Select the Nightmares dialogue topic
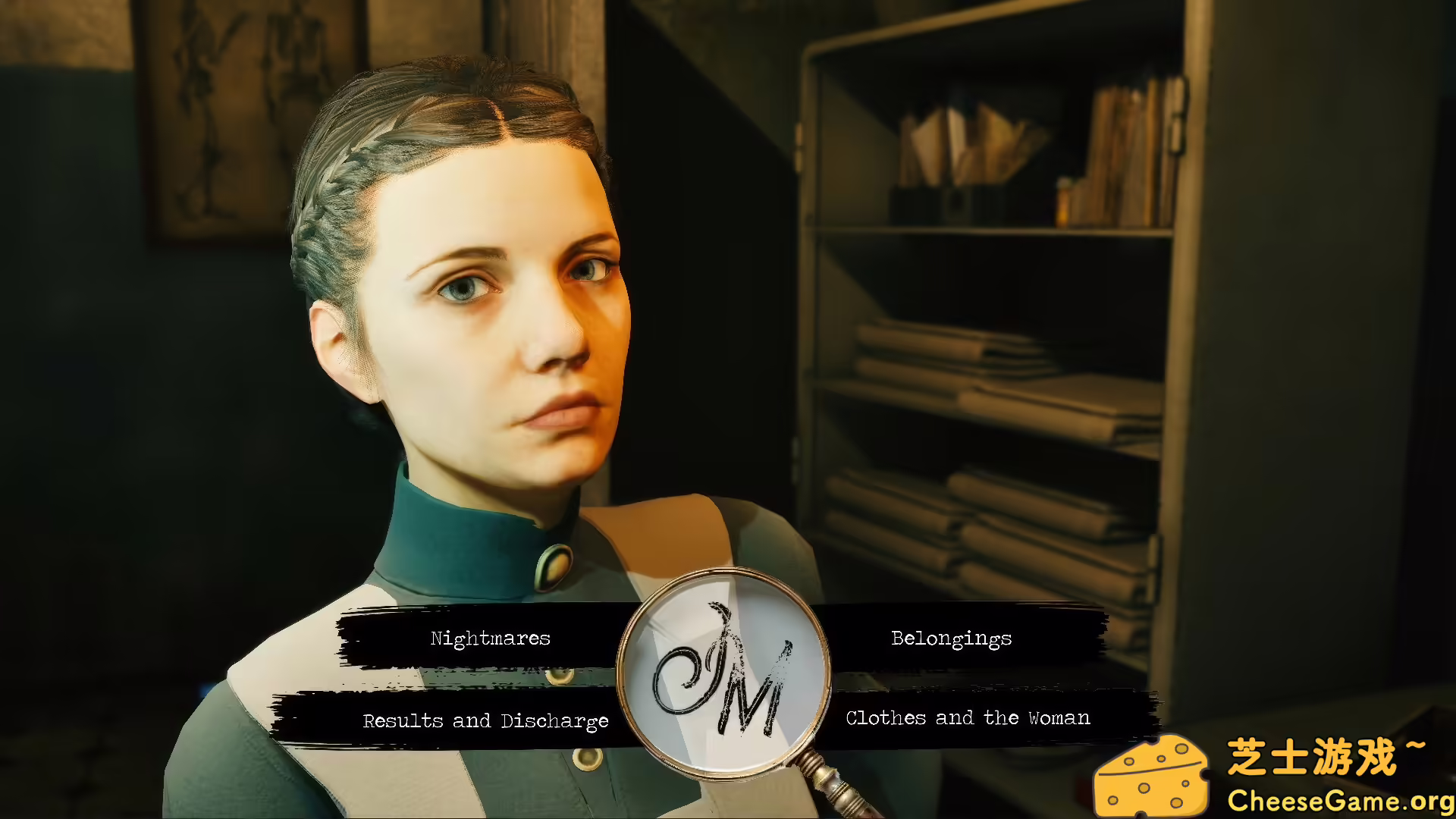The height and width of the screenshot is (819, 1456). click(489, 639)
